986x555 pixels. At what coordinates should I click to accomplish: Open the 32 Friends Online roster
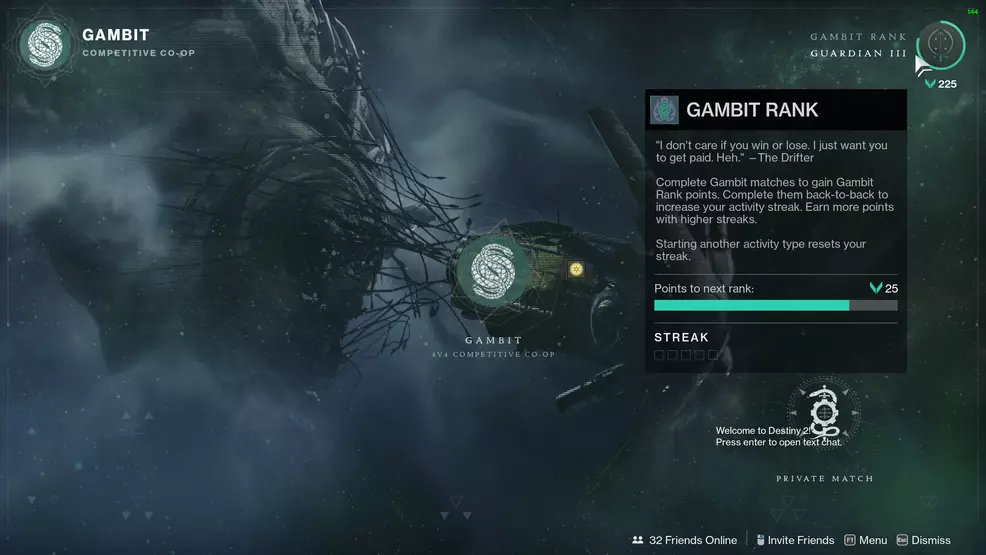coord(684,540)
